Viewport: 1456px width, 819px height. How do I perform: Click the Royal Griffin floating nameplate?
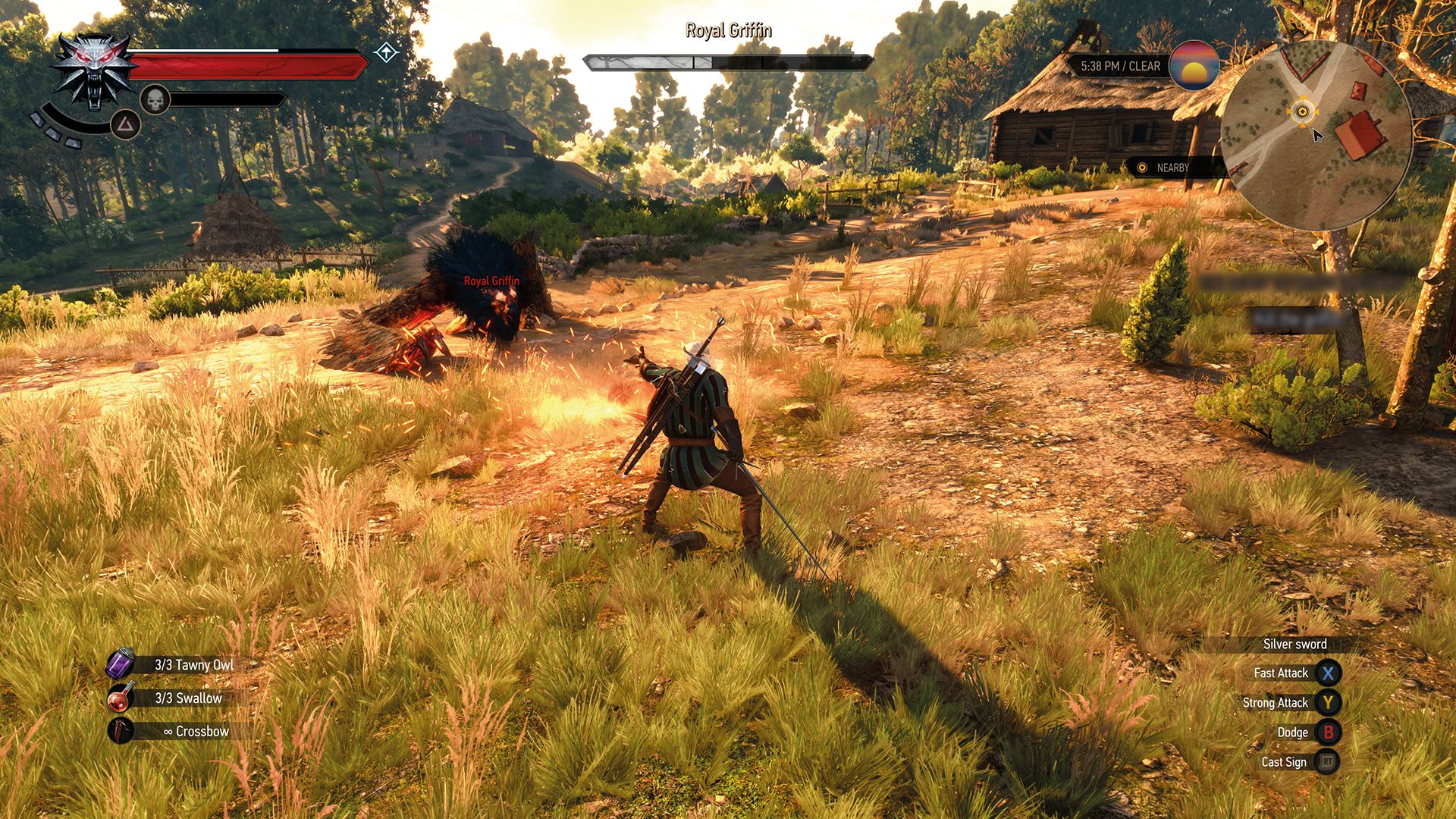[491, 281]
